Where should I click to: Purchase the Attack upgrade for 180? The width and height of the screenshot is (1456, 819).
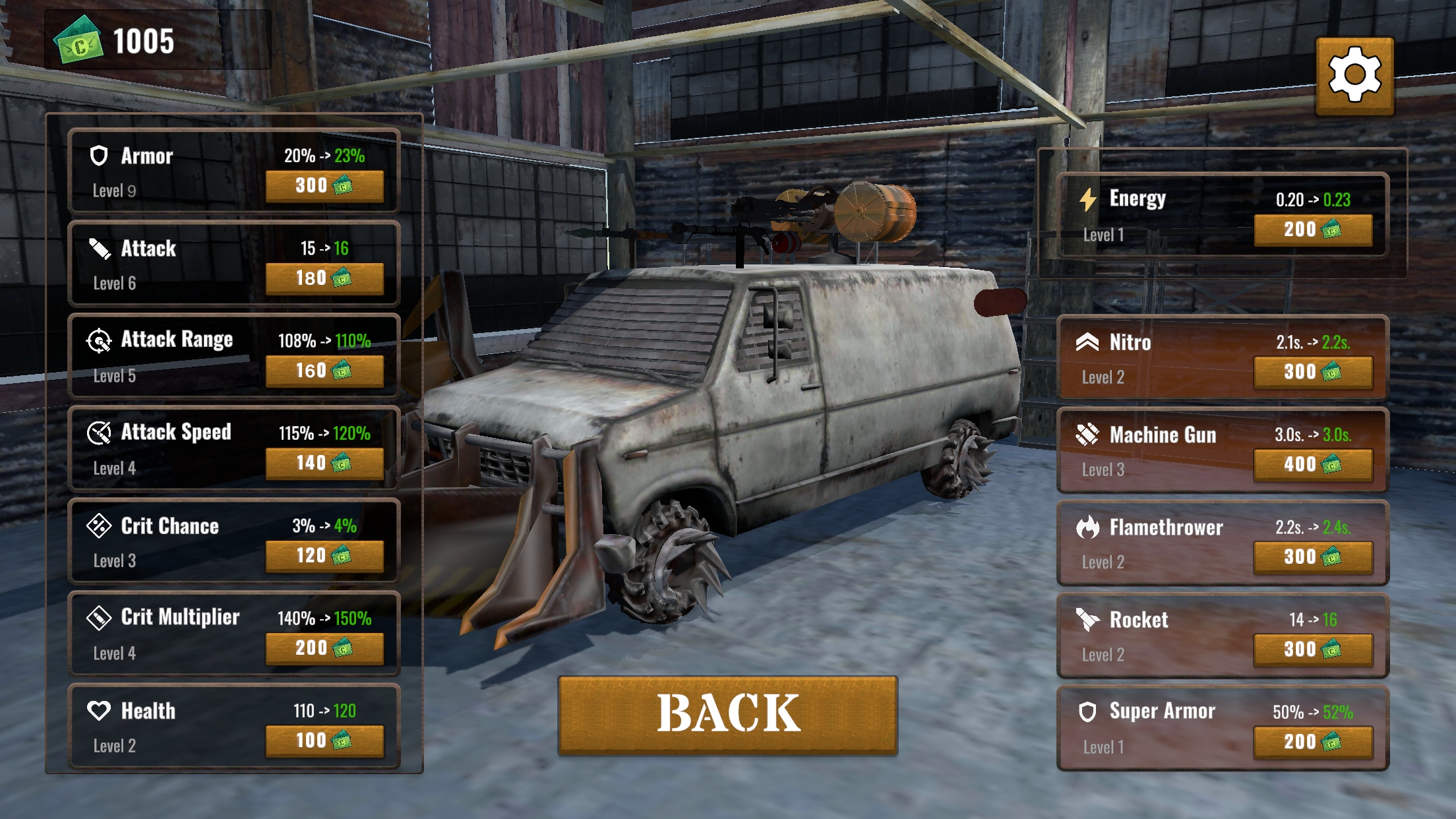click(324, 278)
